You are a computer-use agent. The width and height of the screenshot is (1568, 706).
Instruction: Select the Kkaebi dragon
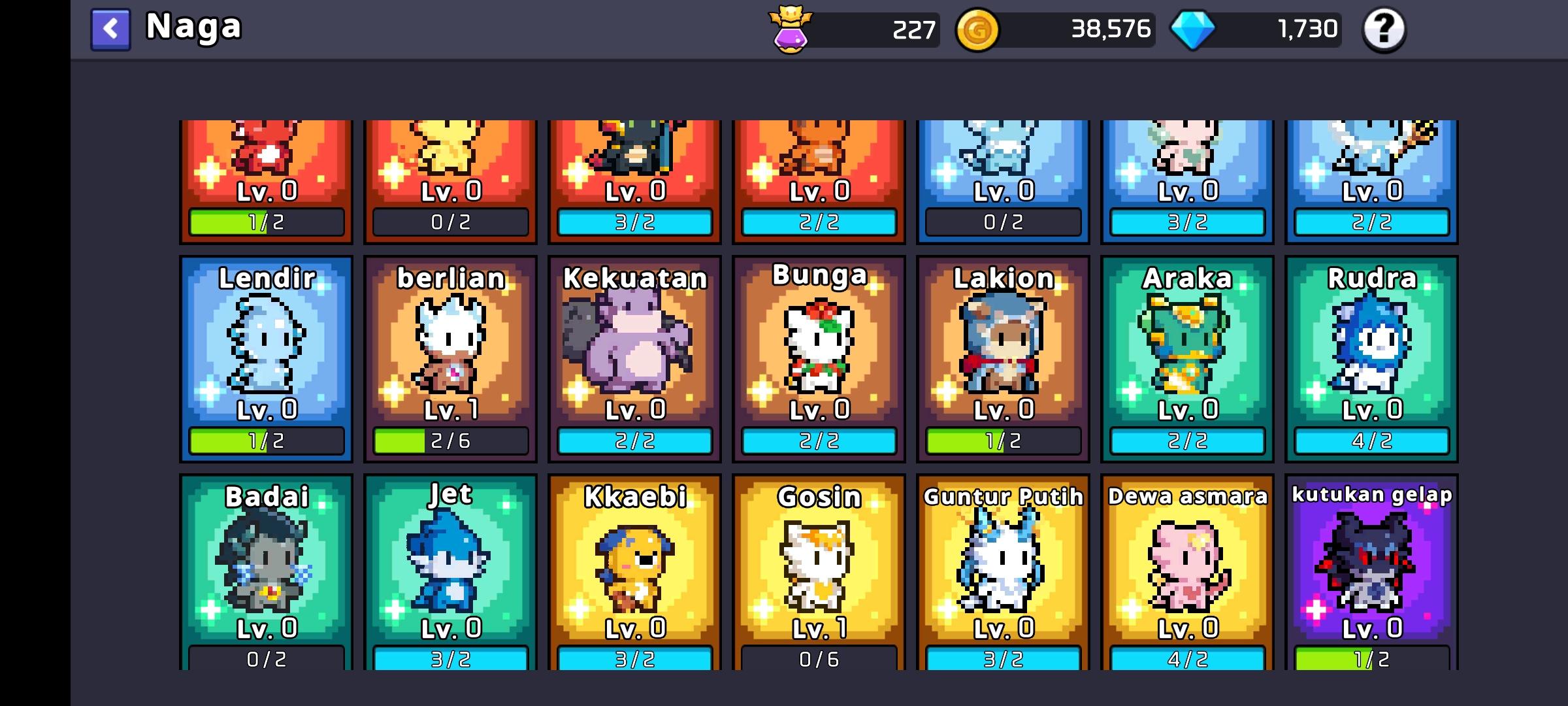(x=634, y=572)
